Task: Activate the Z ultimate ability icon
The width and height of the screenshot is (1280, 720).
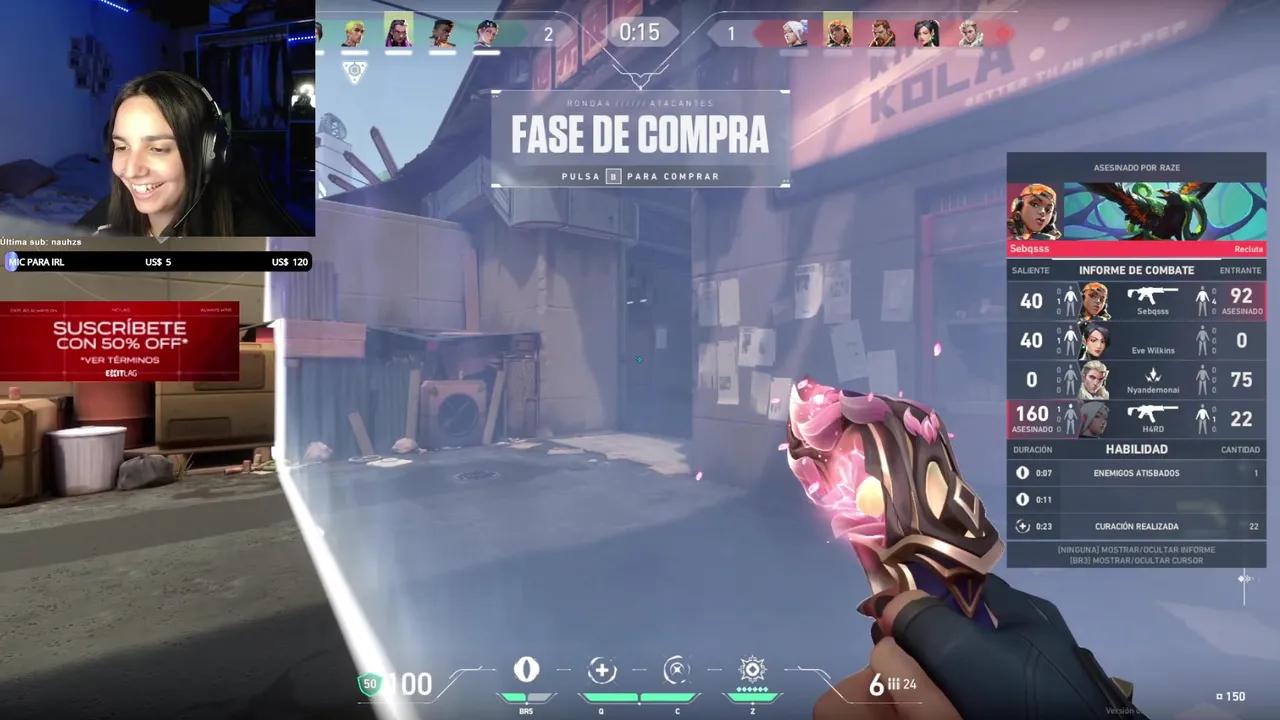Action: coord(752,670)
